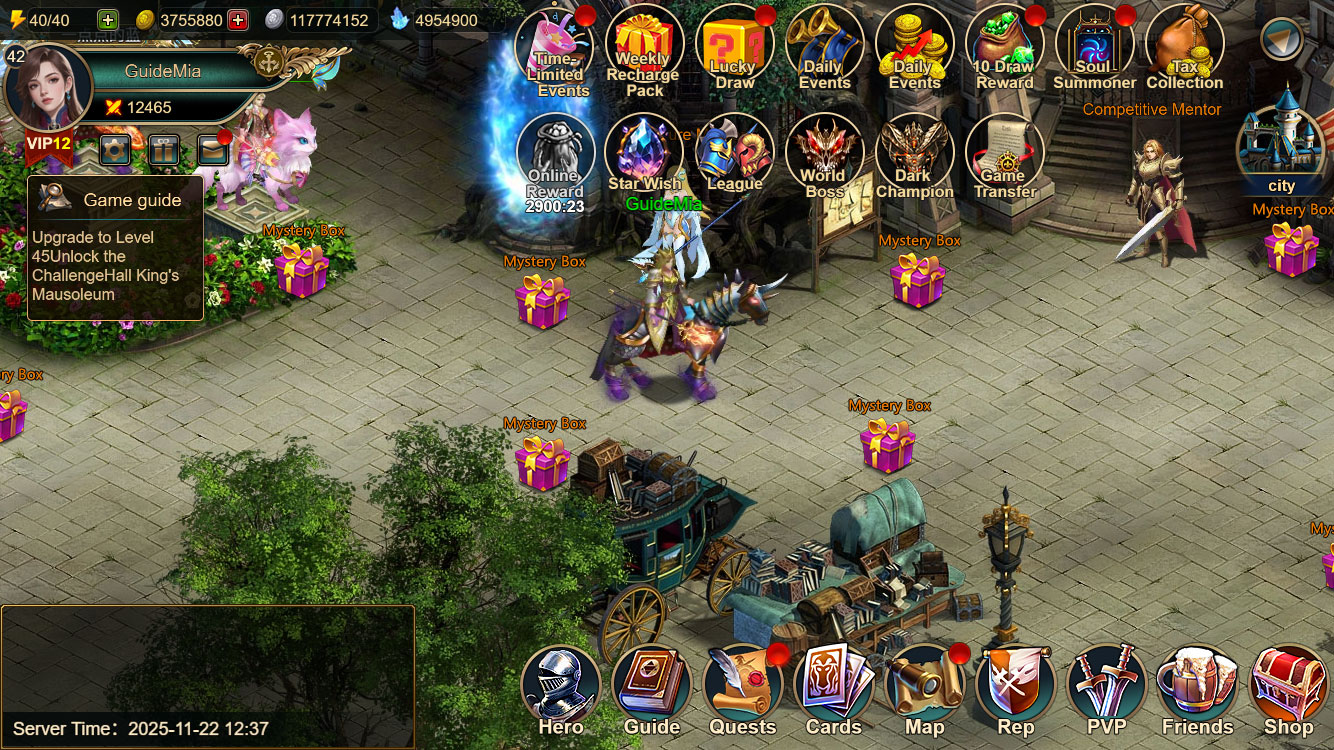Open the Star Wish event

[644, 155]
